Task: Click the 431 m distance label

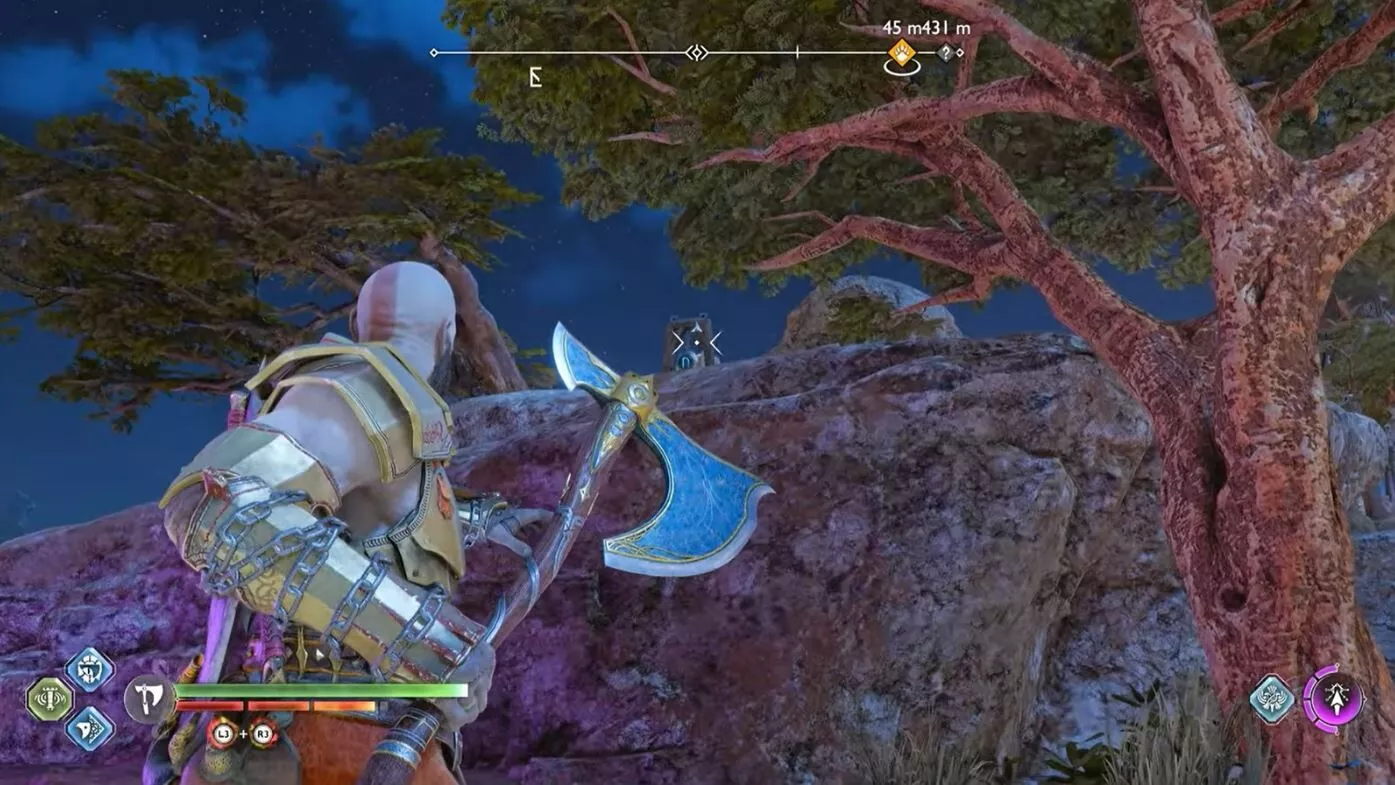Action: (x=944, y=28)
